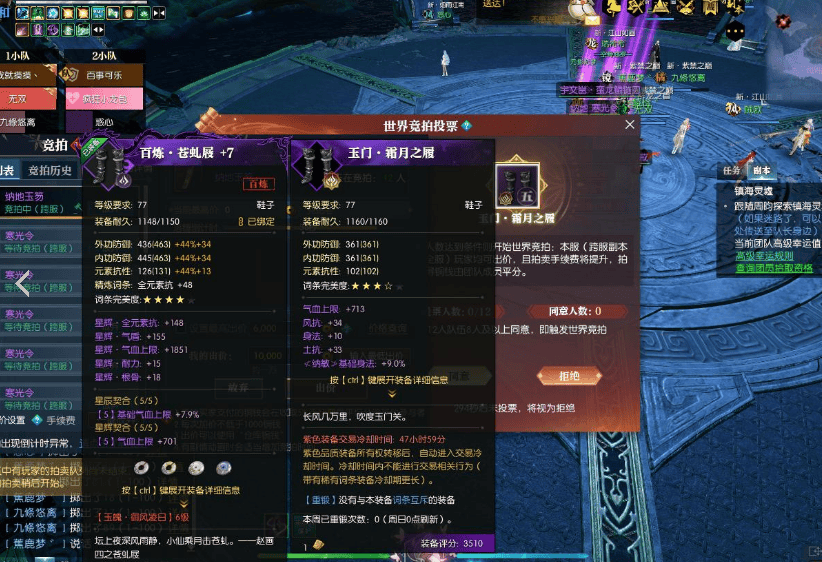Open the 任务 quest tracker tab

tap(731, 170)
